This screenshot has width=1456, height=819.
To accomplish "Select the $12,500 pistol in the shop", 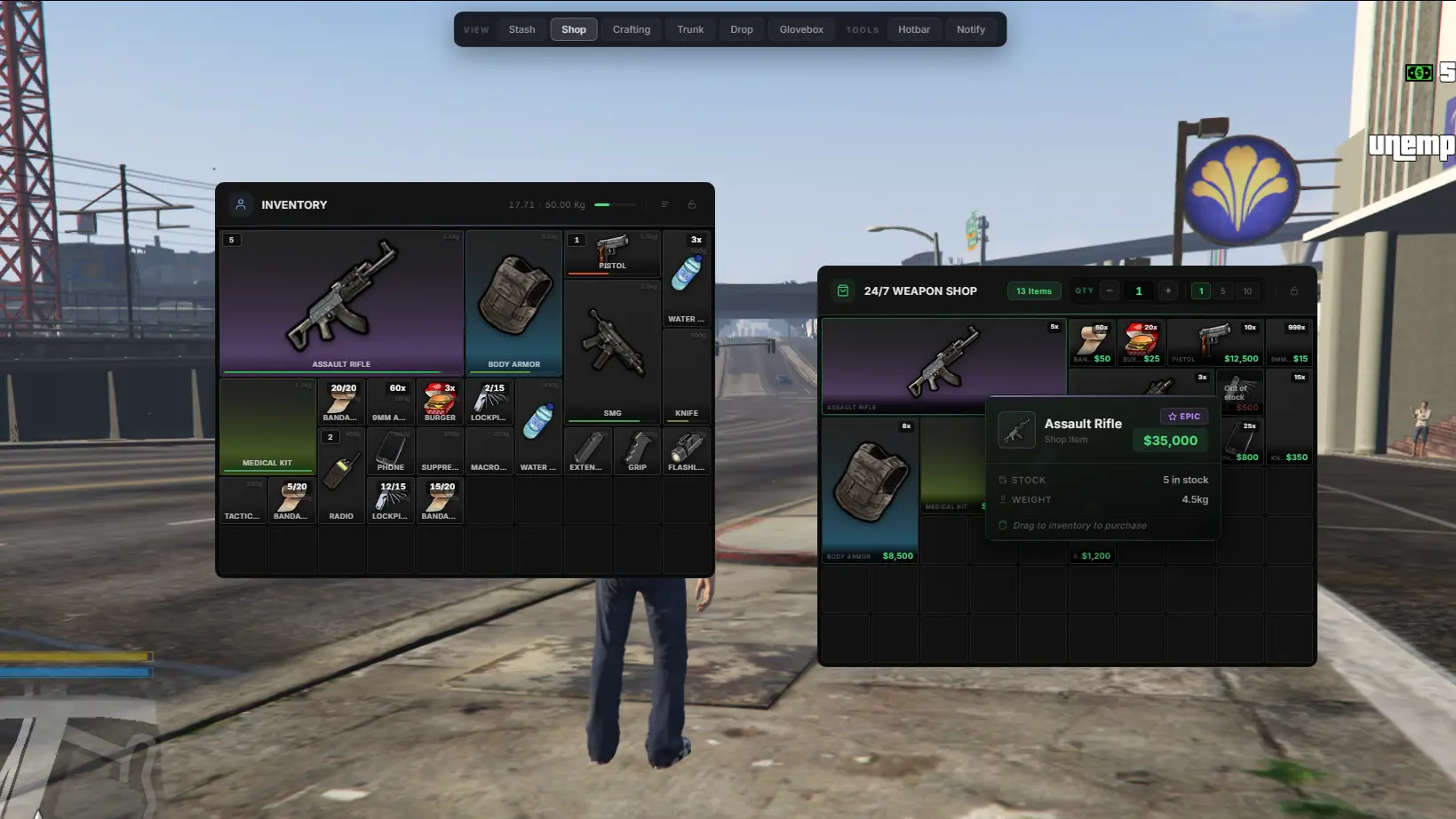I will point(1214,343).
